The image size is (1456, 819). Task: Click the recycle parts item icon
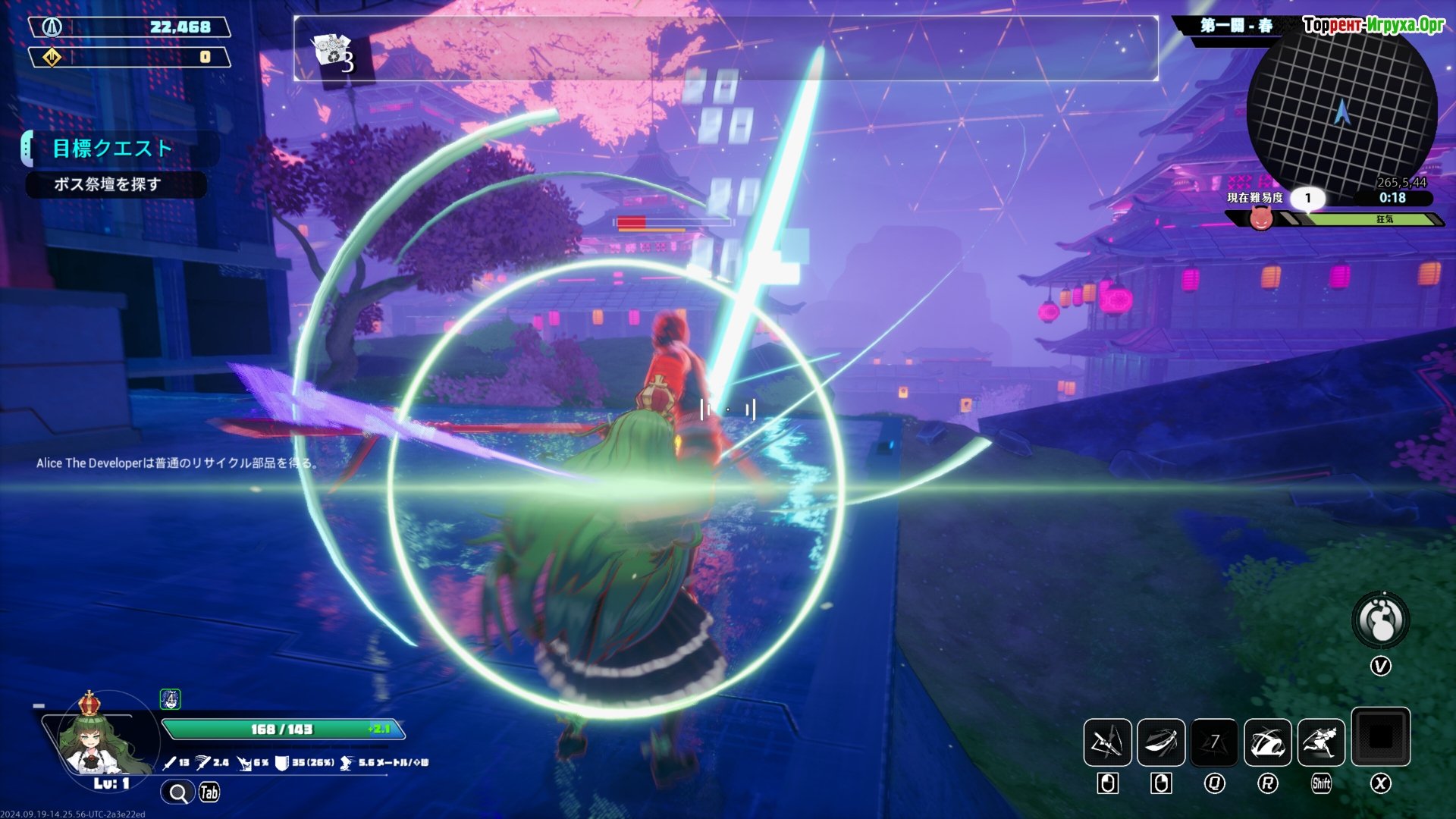click(331, 52)
